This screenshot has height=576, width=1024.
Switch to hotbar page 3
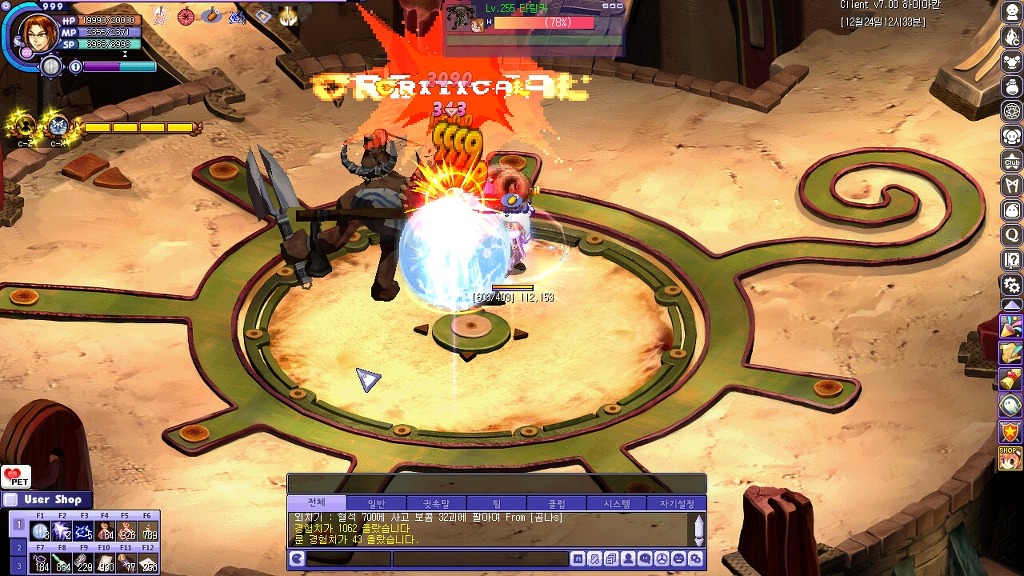click(17, 565)
